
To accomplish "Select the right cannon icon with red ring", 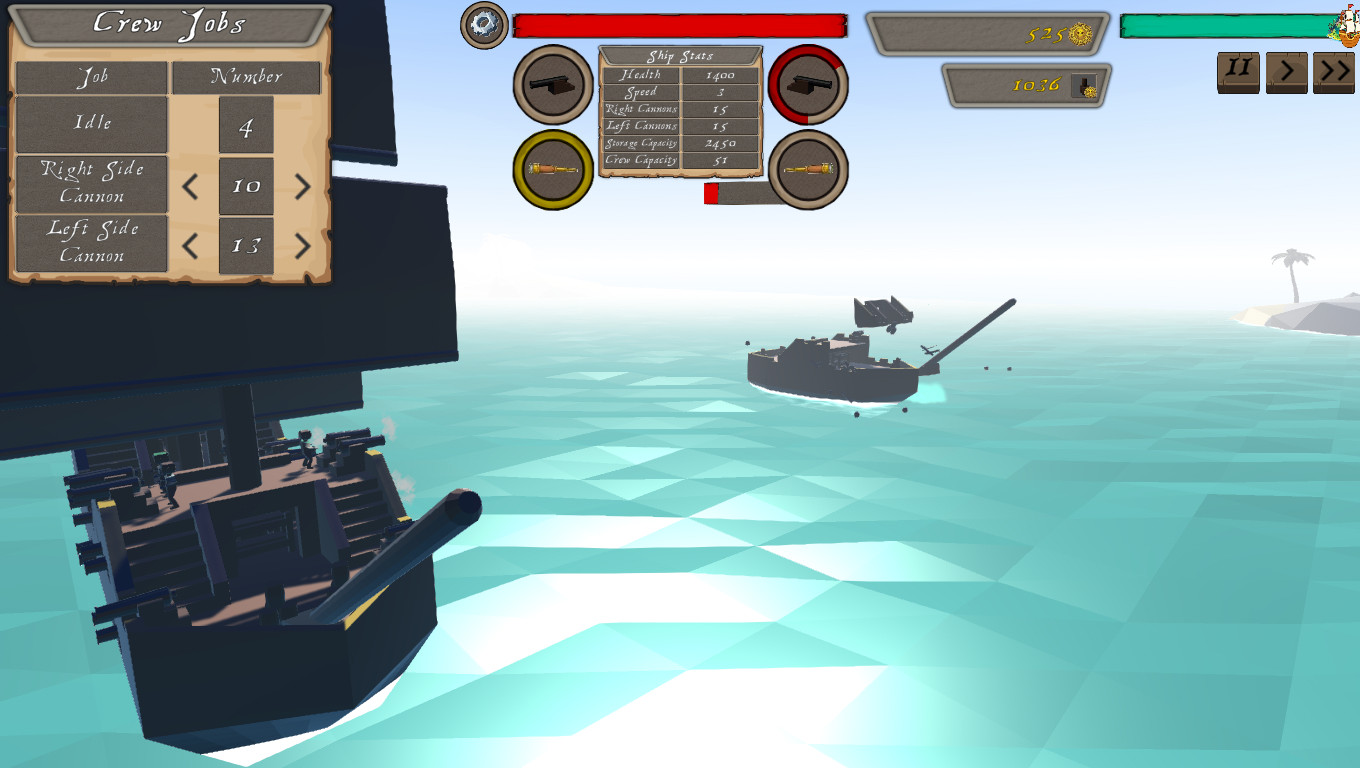I will tap(808, 85).
